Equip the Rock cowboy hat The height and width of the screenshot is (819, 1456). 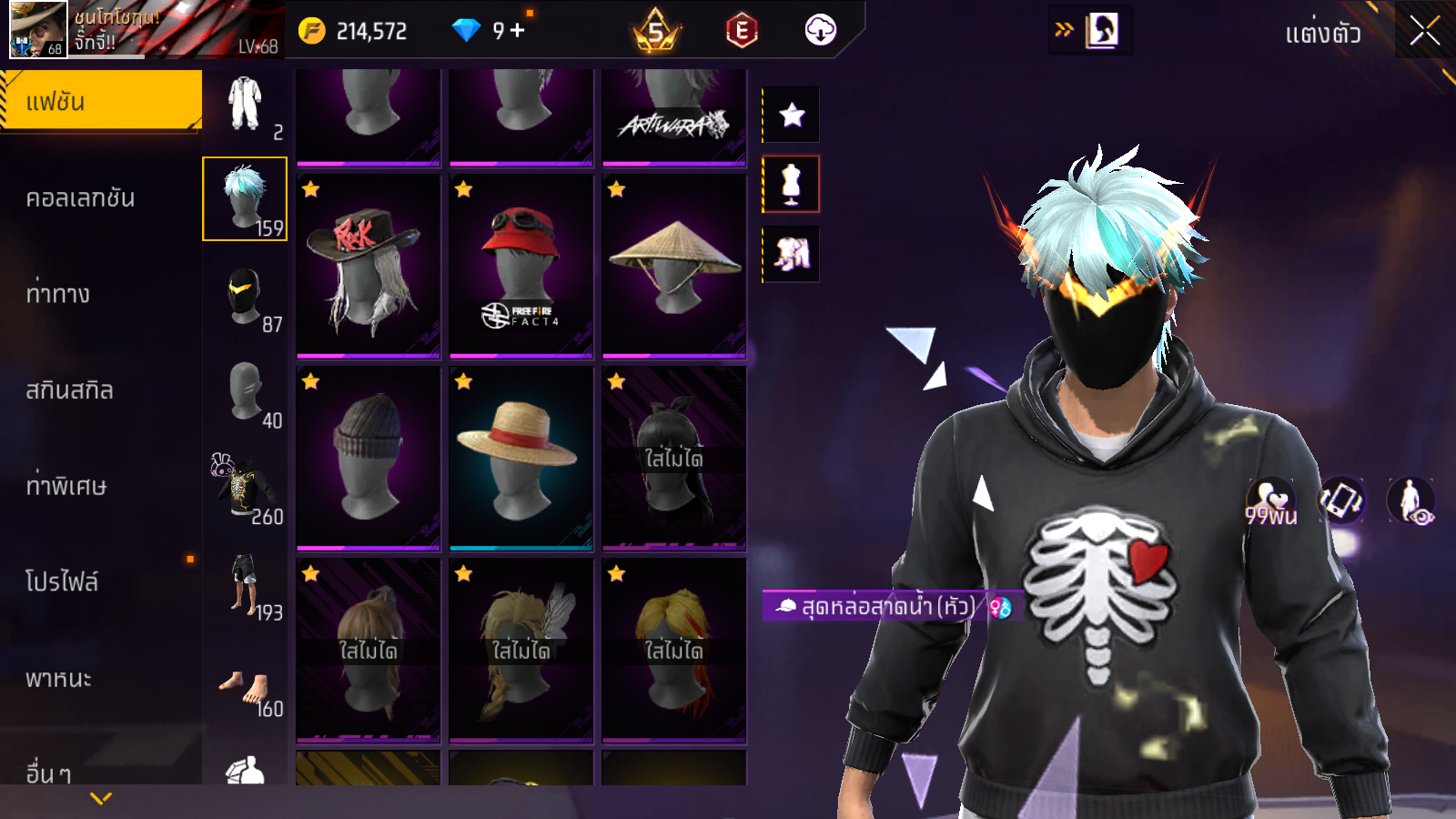coord(368,266)
